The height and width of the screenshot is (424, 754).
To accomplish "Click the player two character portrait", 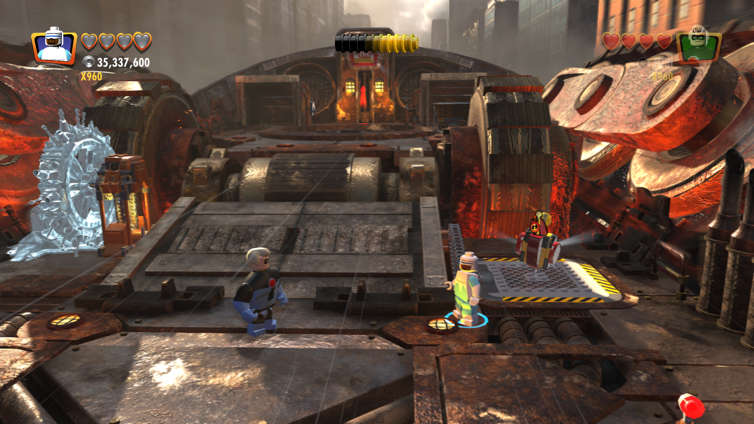I will pos(699,46).
